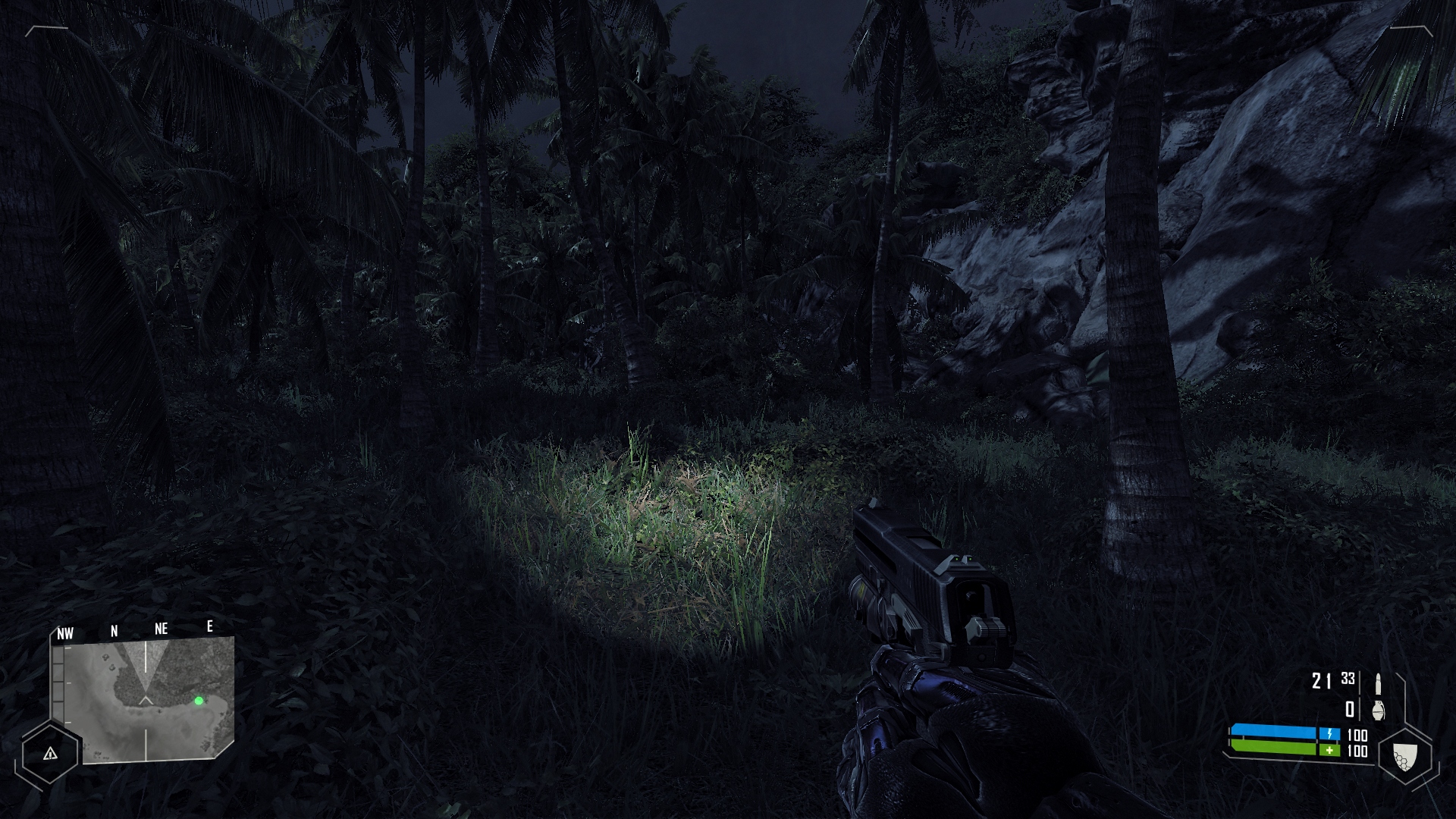The image size is (1456, 819).
Task: Click the green plus health icon
Action: [1329, 750]
